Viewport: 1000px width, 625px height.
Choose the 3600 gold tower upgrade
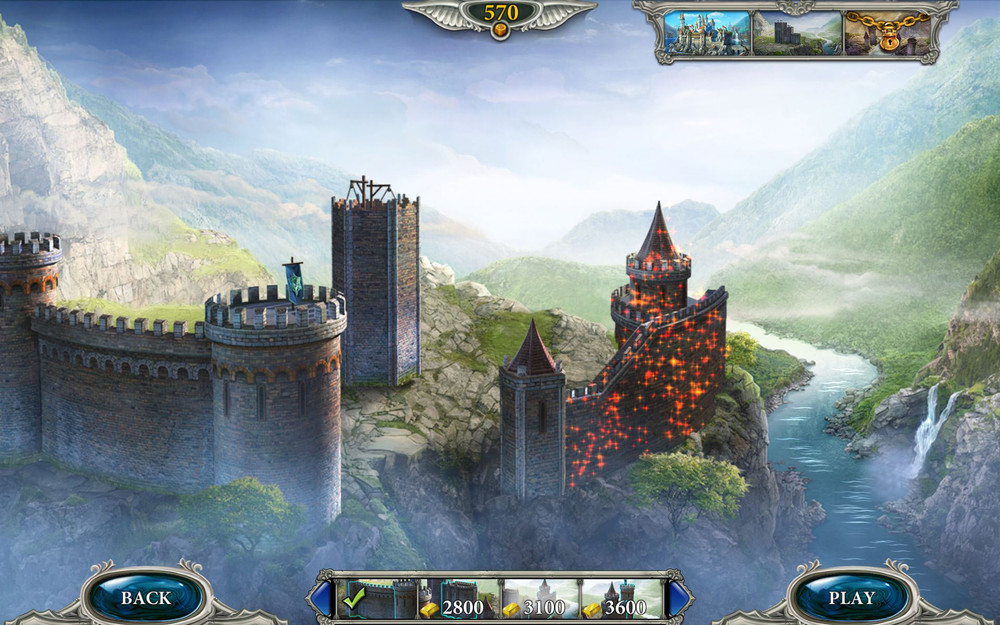621,598
